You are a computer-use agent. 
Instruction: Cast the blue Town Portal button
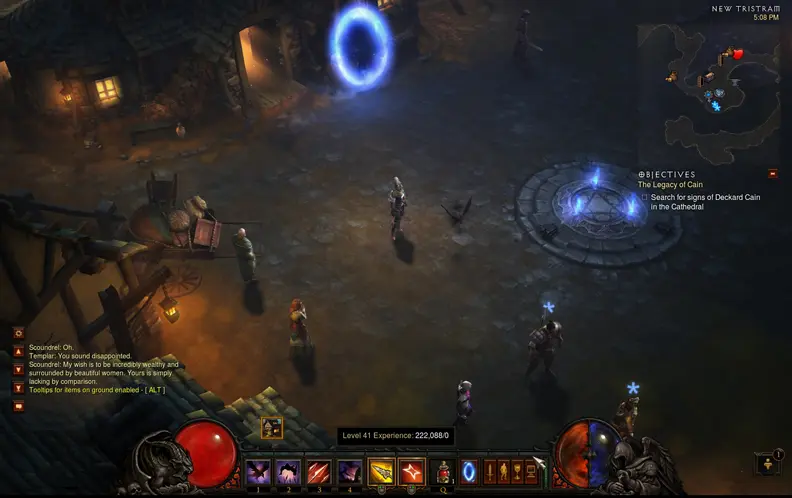469,471
